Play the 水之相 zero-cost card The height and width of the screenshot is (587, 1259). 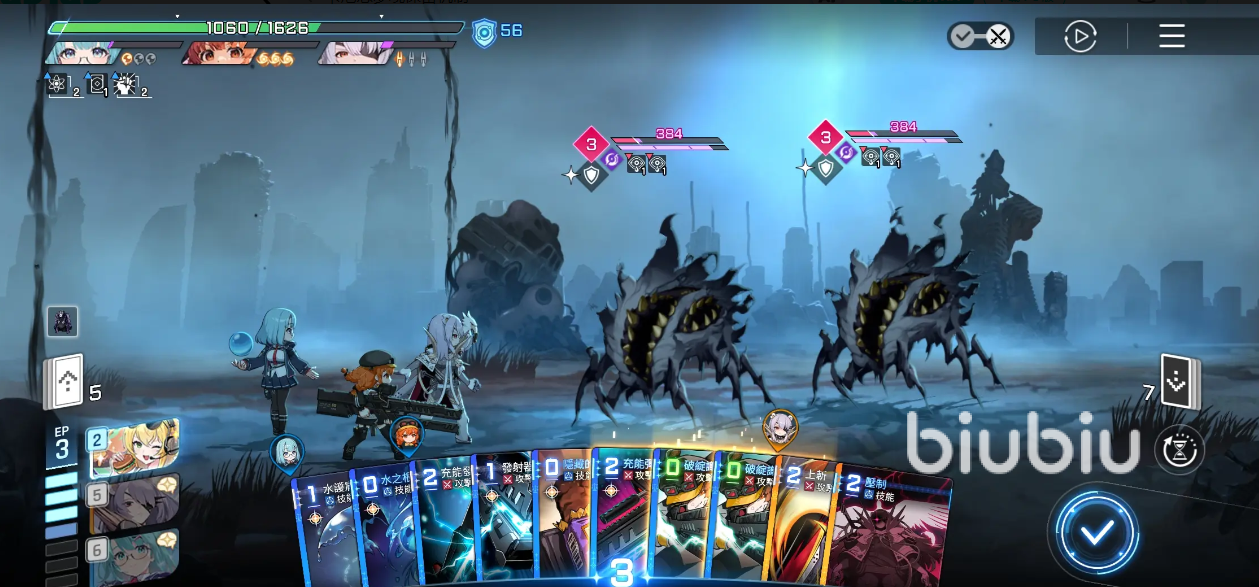tap(383, 525)
